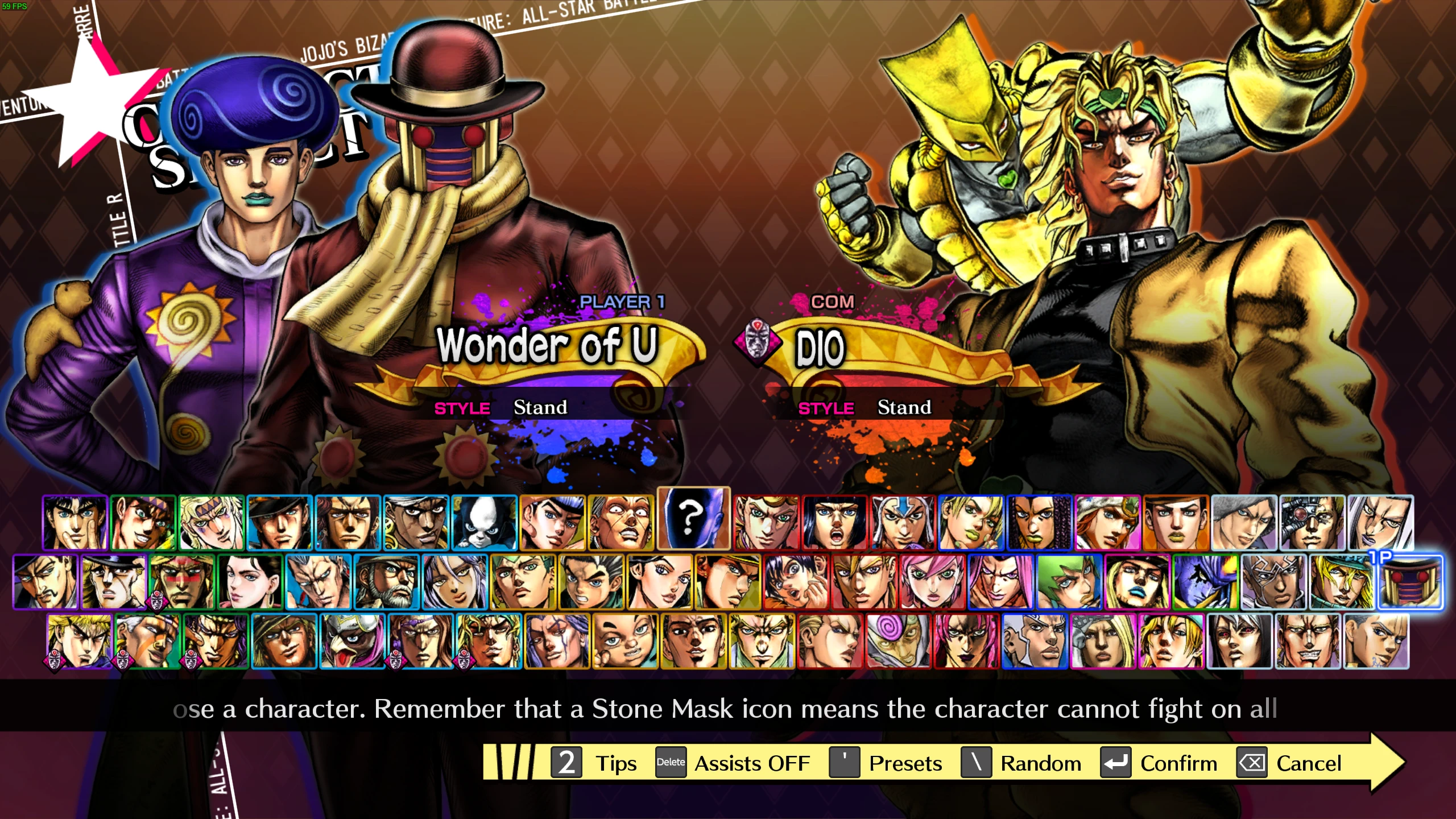Viewport: 1456px width, 819px height.
Task: Click the apostrophe key icon beside Presets
Action: 843,763
